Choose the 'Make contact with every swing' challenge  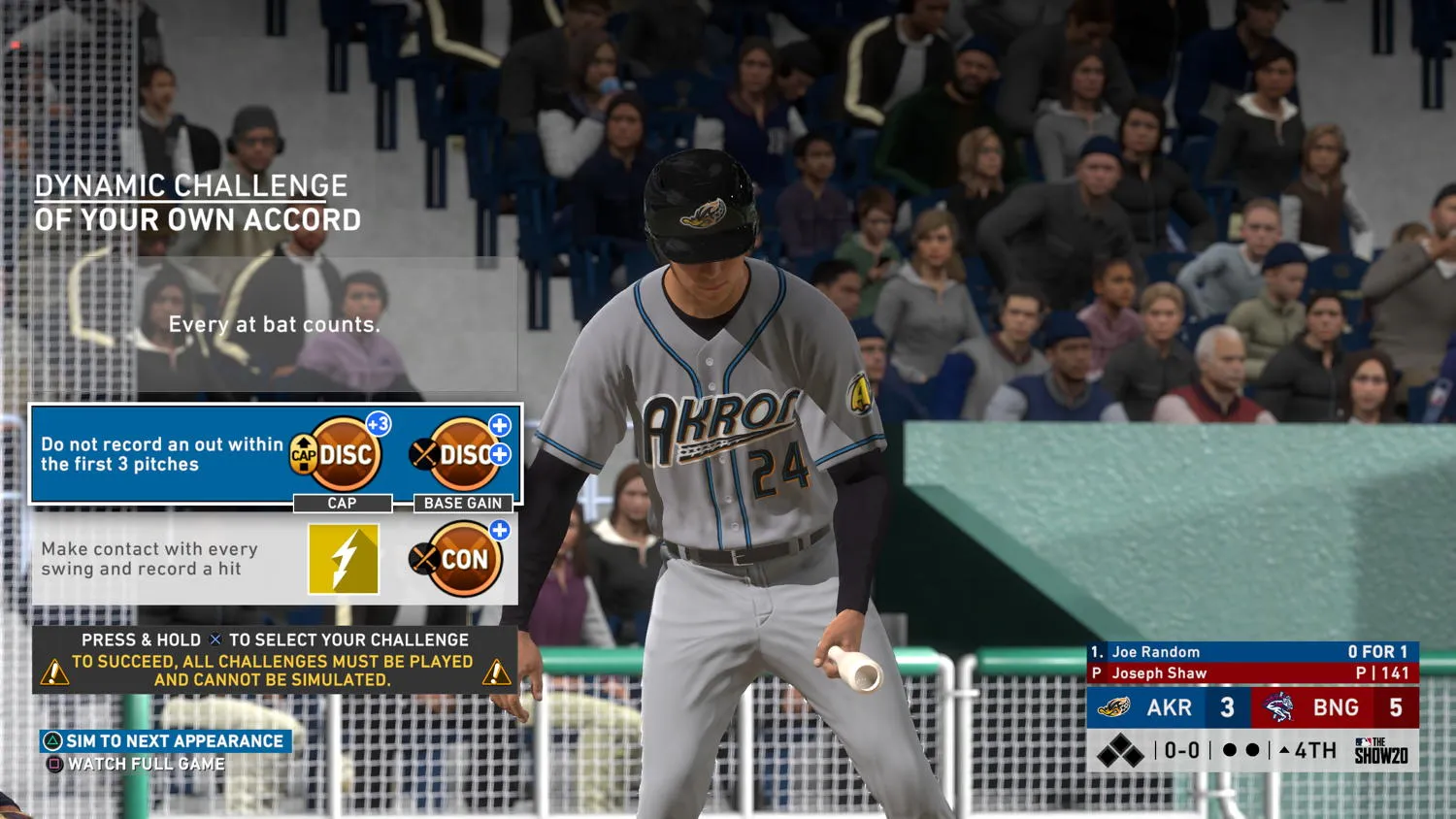coord(149,559)
